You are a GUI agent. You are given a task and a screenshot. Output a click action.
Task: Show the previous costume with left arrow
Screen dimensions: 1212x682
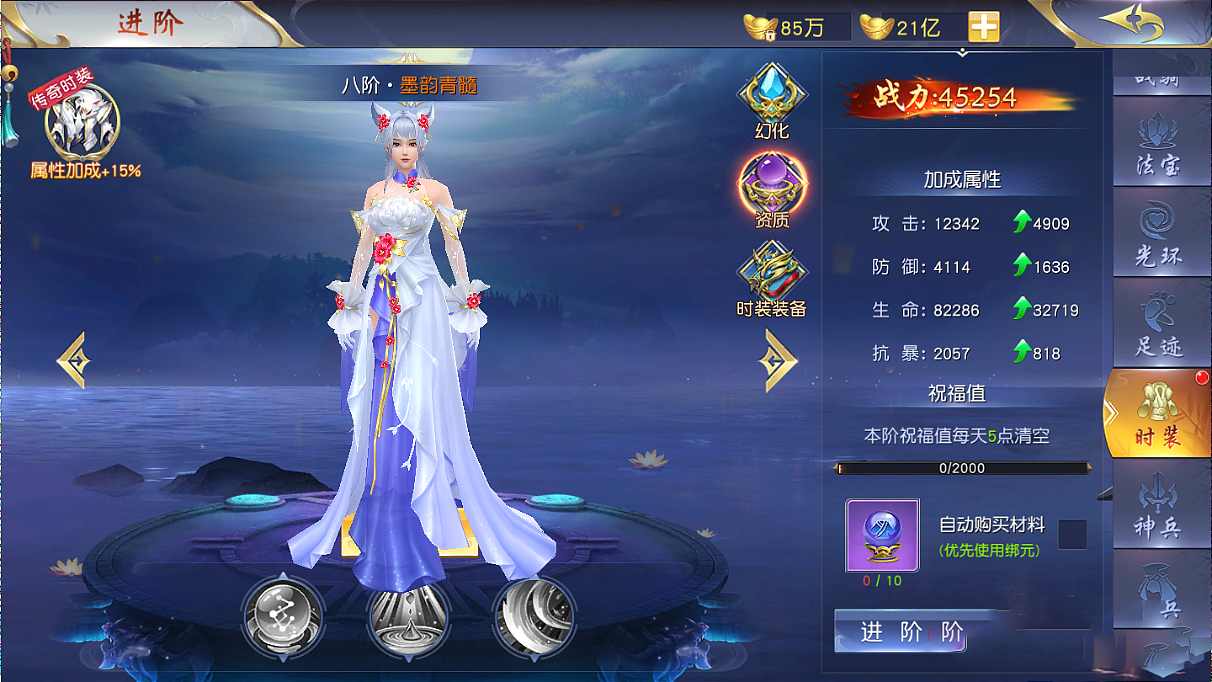[73, 360]
